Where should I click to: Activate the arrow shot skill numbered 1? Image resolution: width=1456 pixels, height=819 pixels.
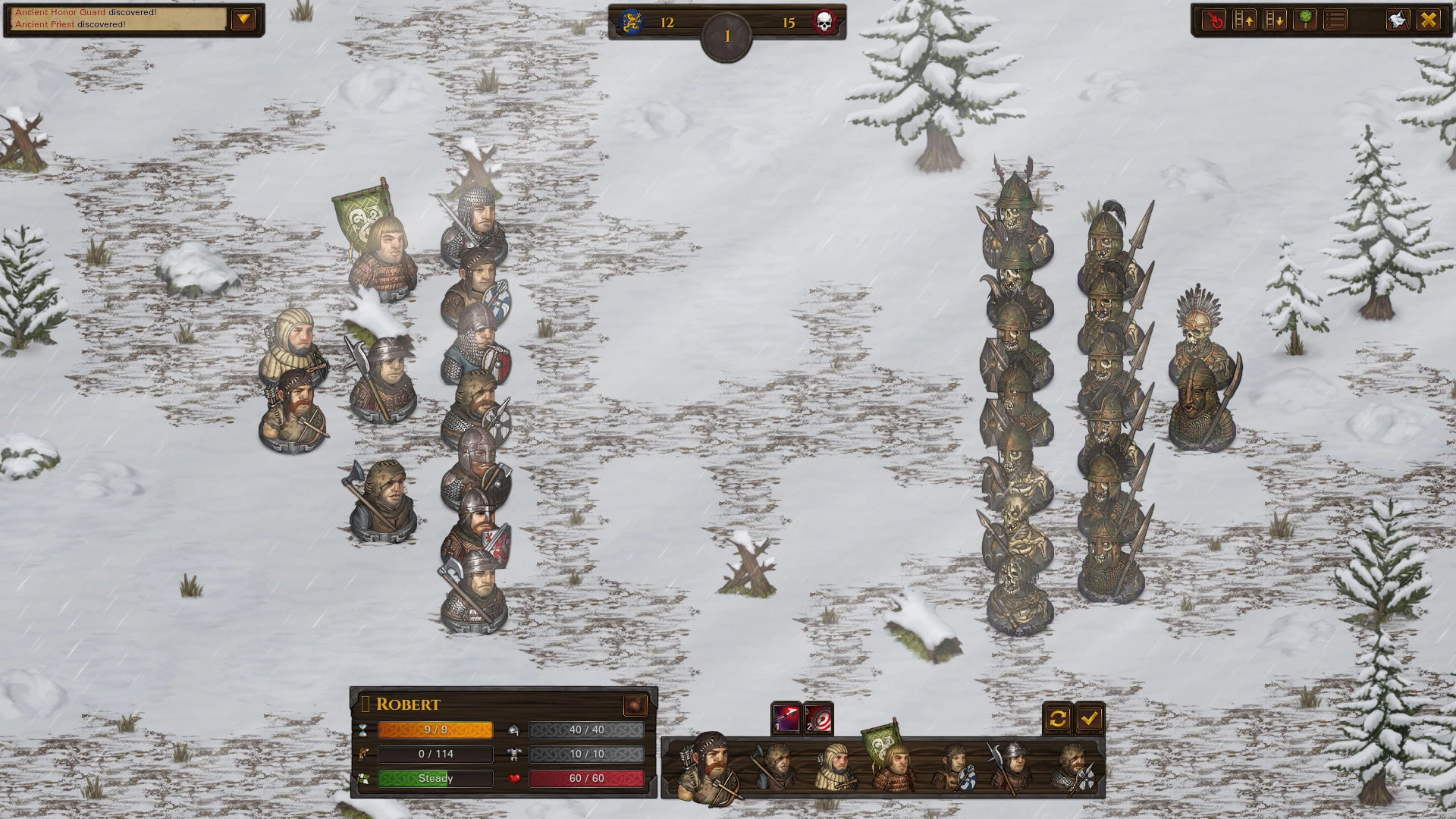(786, 718)
